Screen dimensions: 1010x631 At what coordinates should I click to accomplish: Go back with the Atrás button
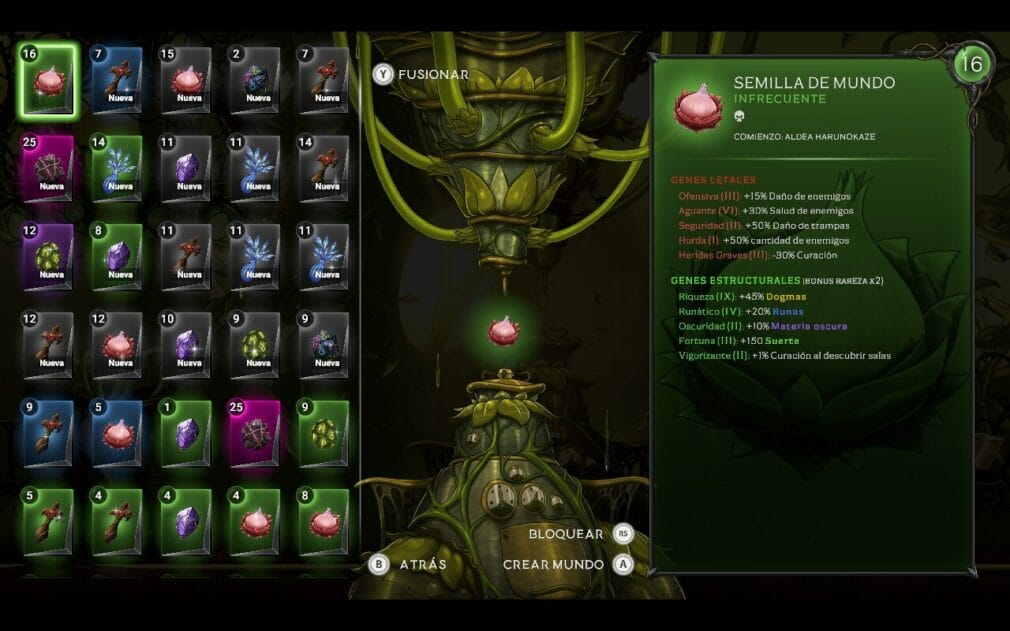pyautogui.click(x=412, y=564)
